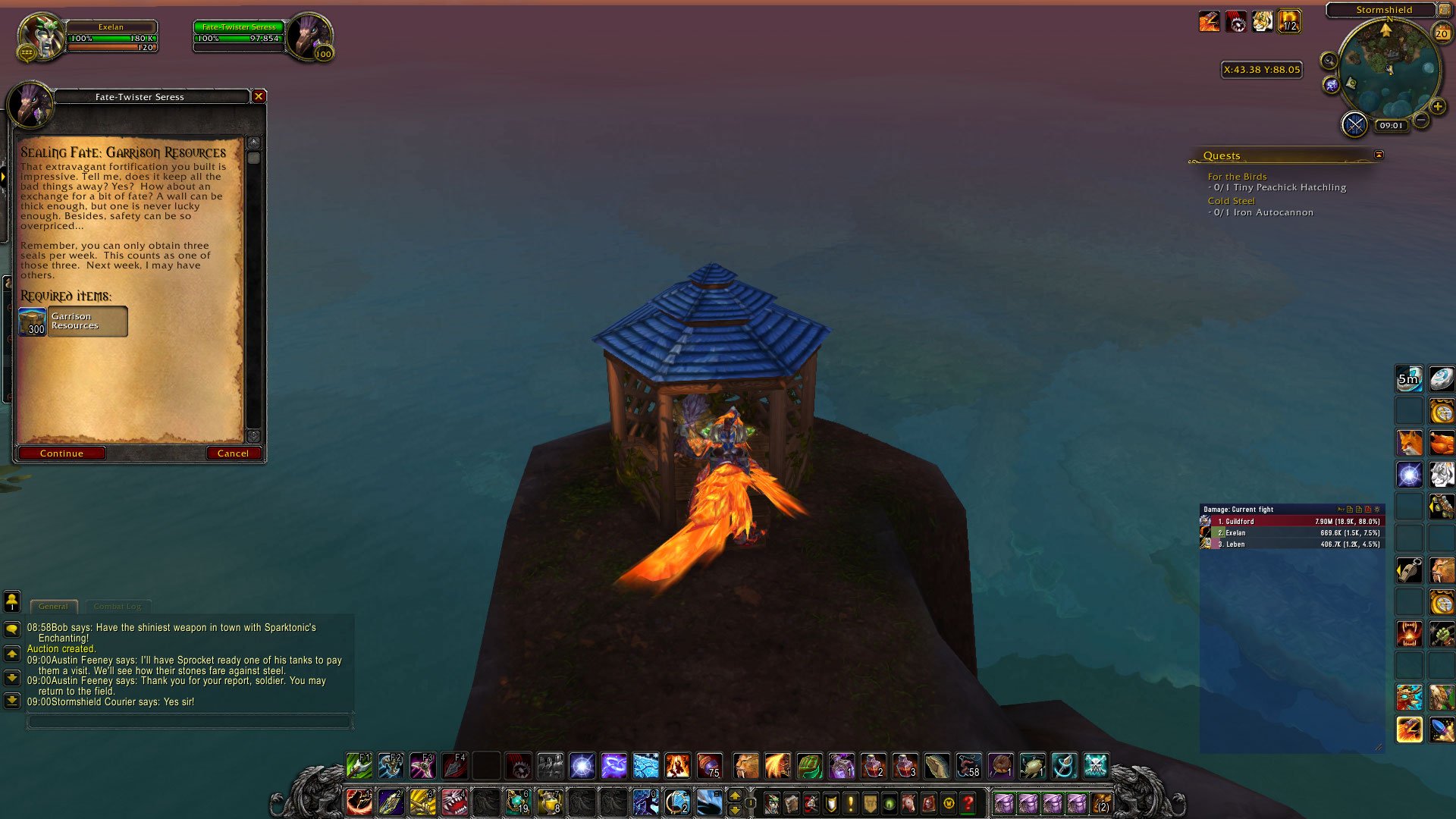Click the chat input box

click(190, 721)
